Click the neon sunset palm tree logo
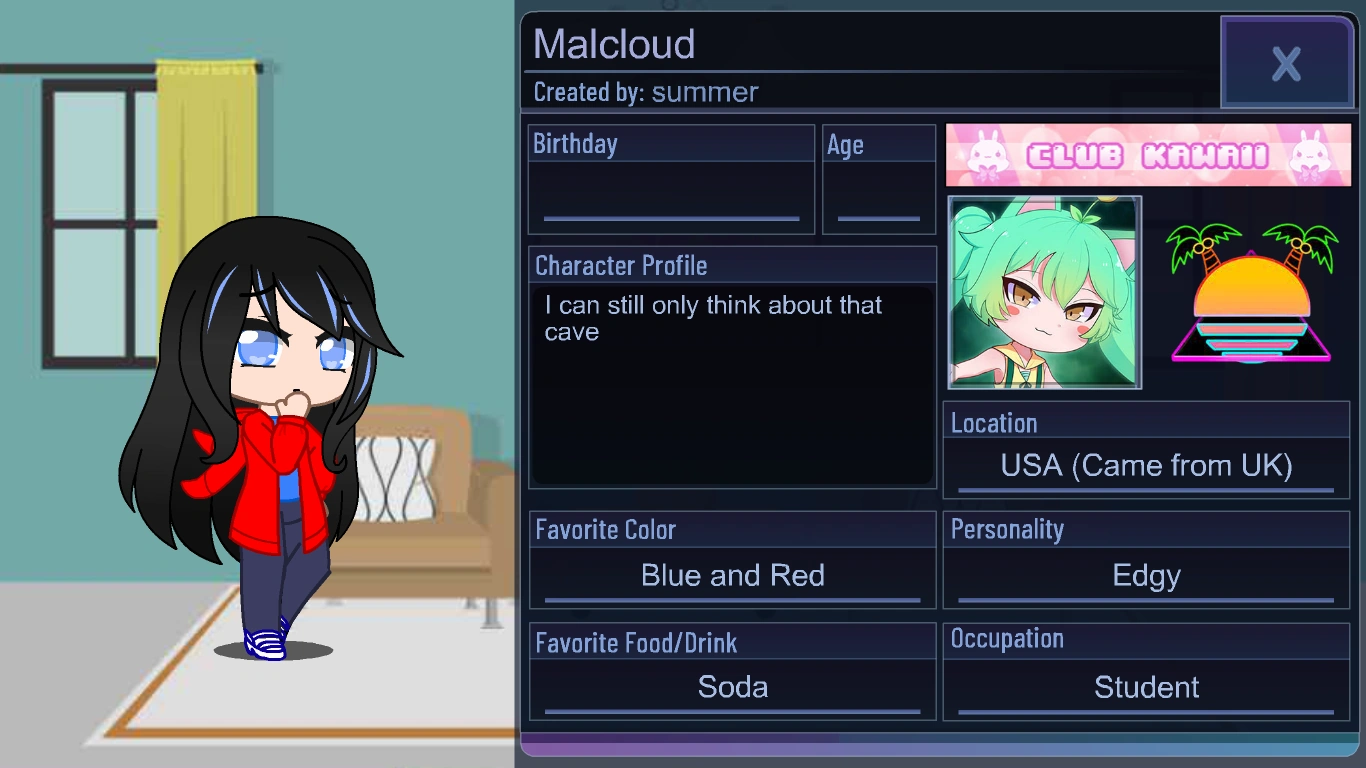 tap(1250, 295)
